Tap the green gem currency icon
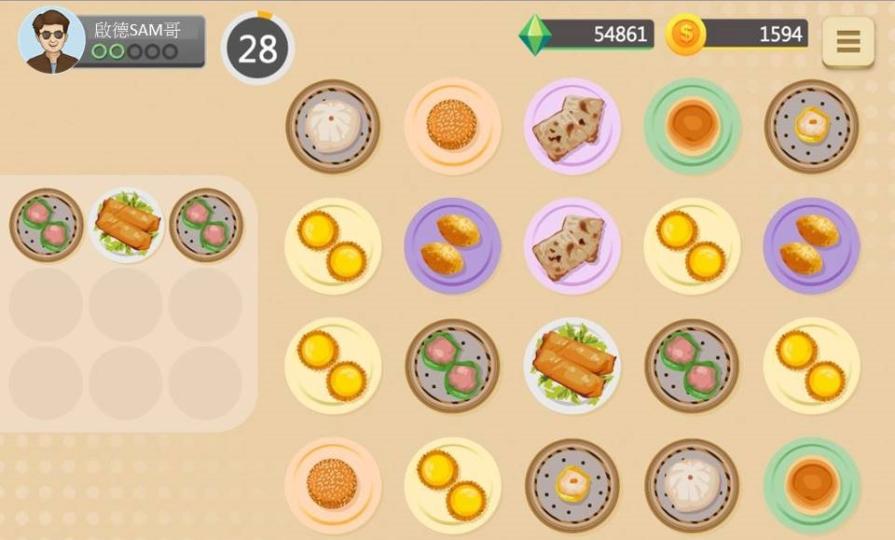Viewport: 895px width, 540px height. coord(535,35)
